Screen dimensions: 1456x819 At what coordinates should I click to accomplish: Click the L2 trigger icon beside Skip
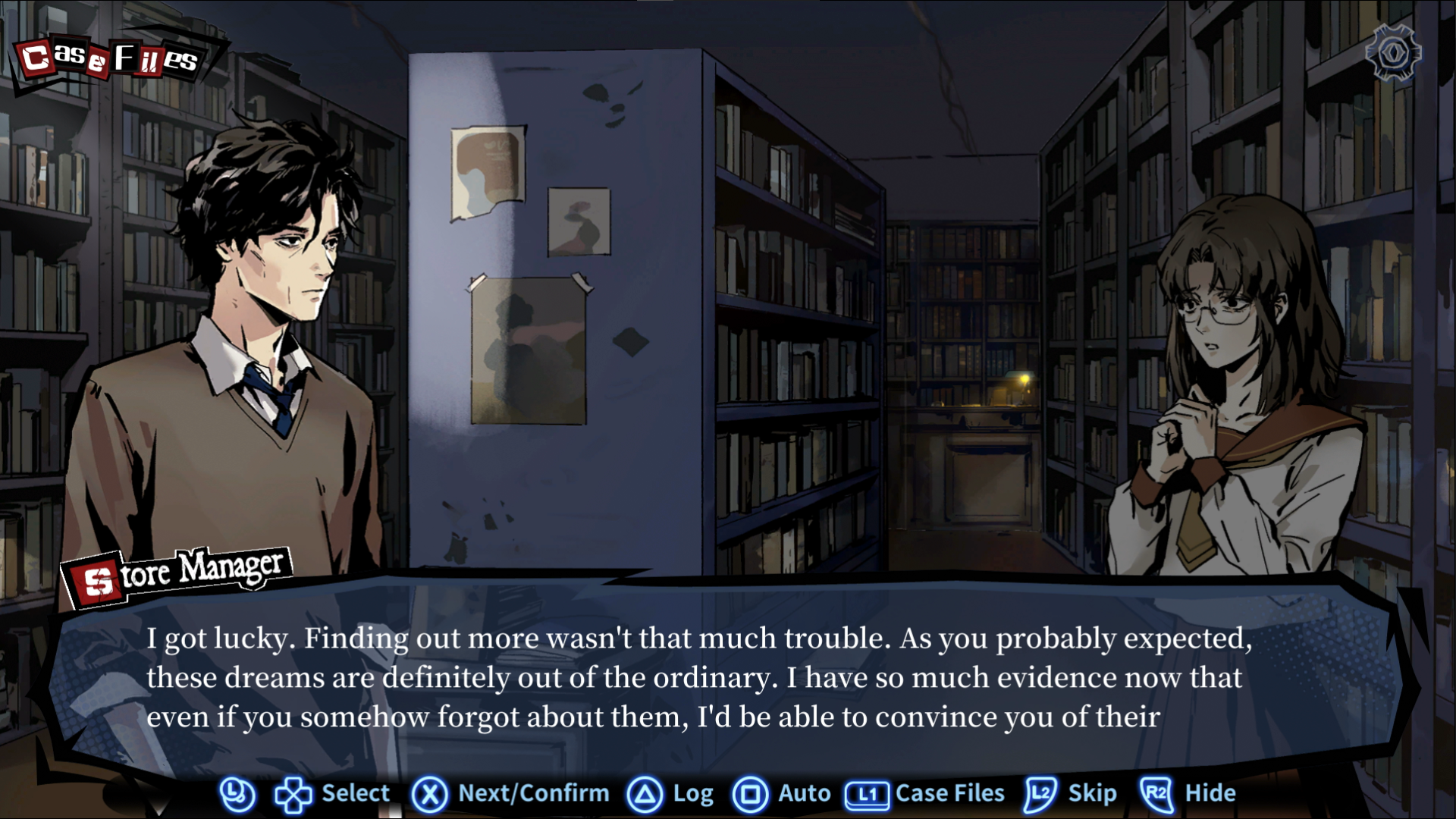1040,793
